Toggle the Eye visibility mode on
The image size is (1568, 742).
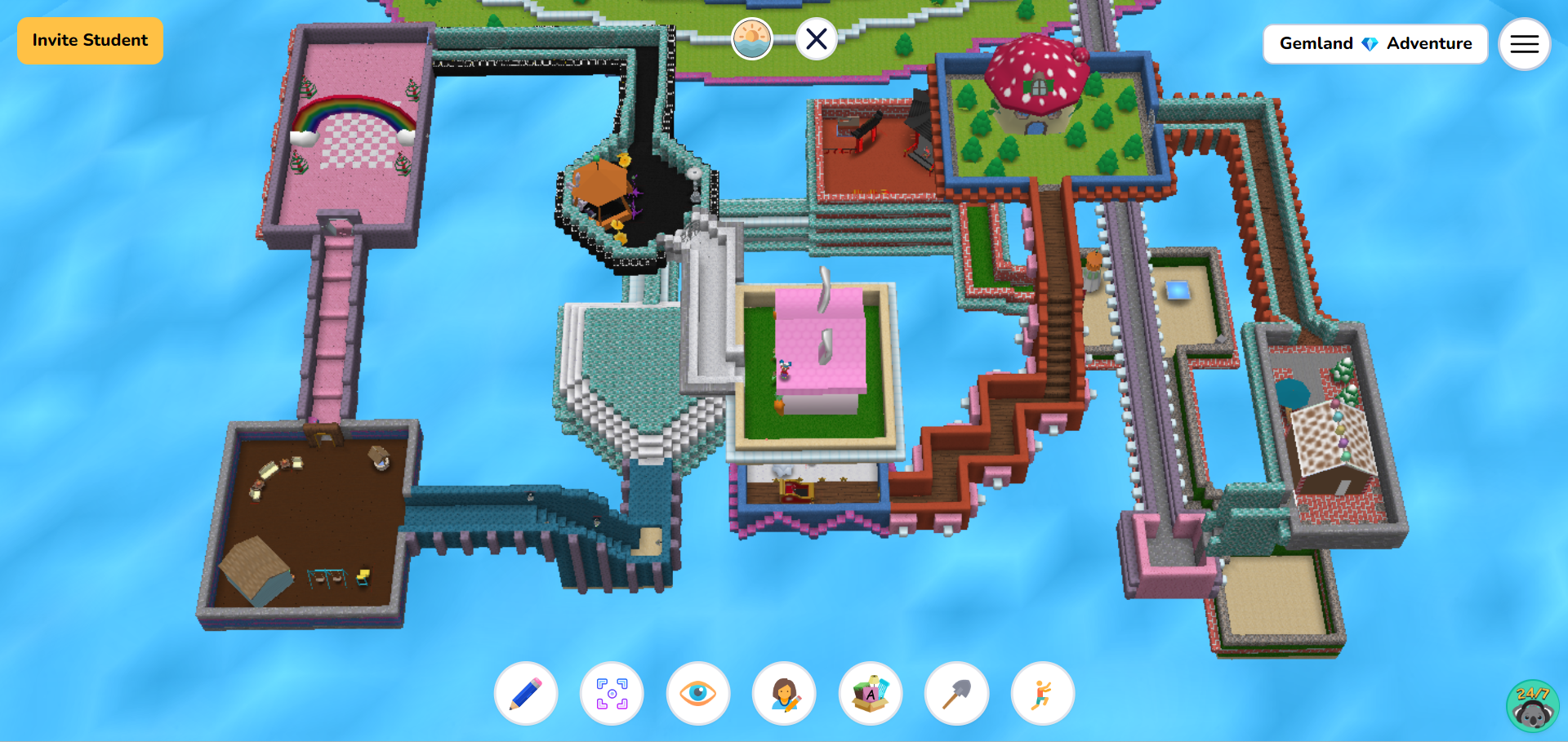[697, 693]
